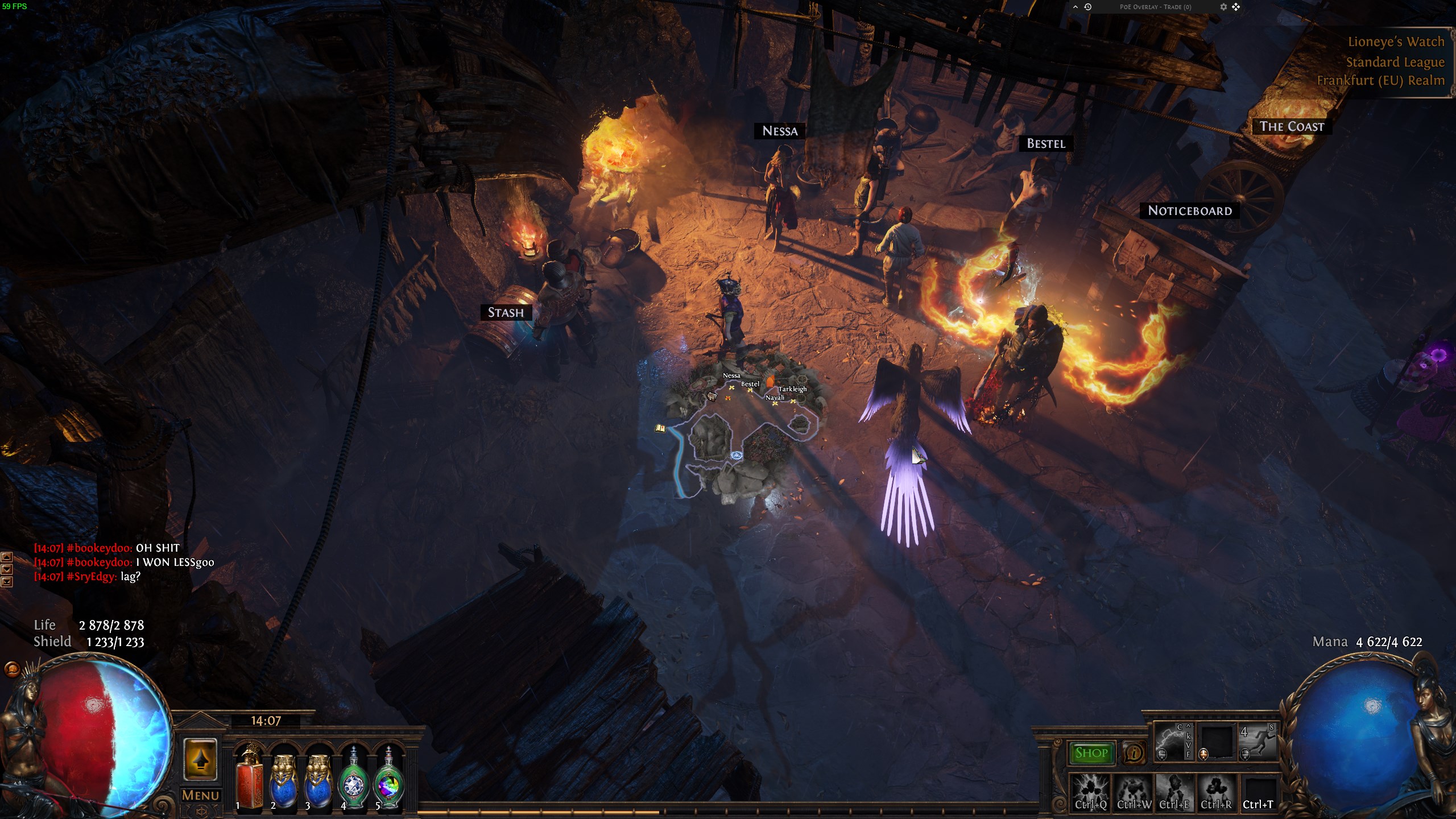
Task: Open the PoE Overlay trade history icon
Action: point(1087,7)
